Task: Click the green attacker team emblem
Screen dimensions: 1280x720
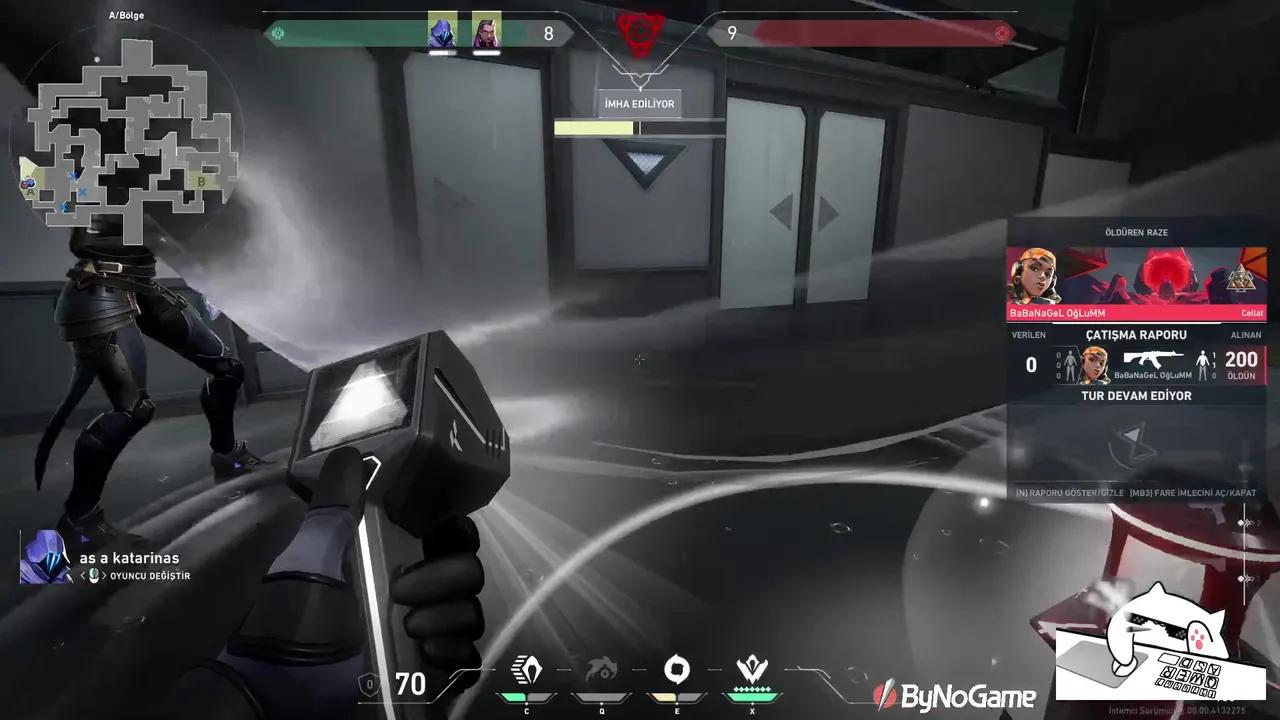Action: [x=277, y=32]
